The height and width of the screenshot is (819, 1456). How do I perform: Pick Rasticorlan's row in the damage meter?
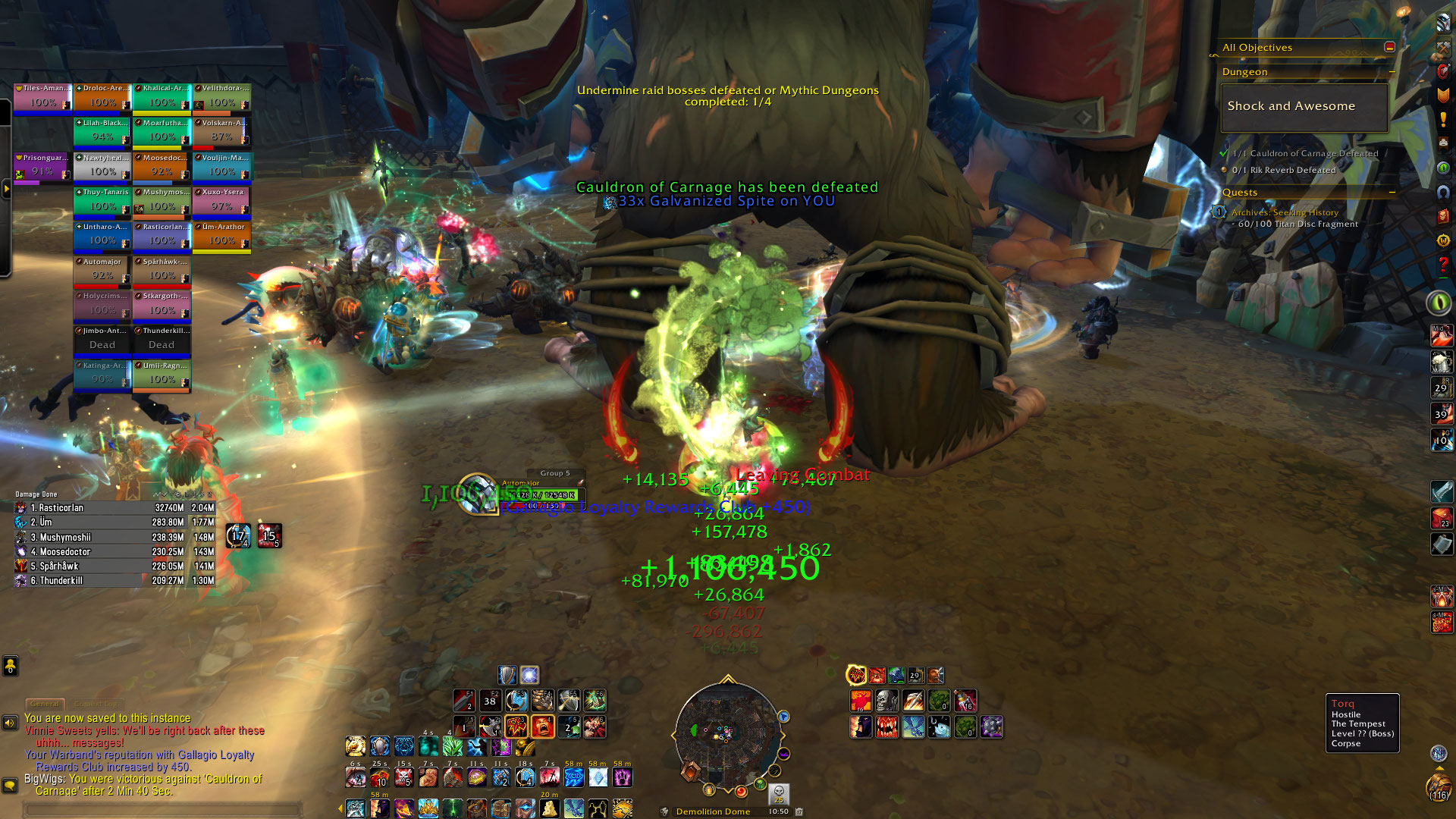(114, 508)
